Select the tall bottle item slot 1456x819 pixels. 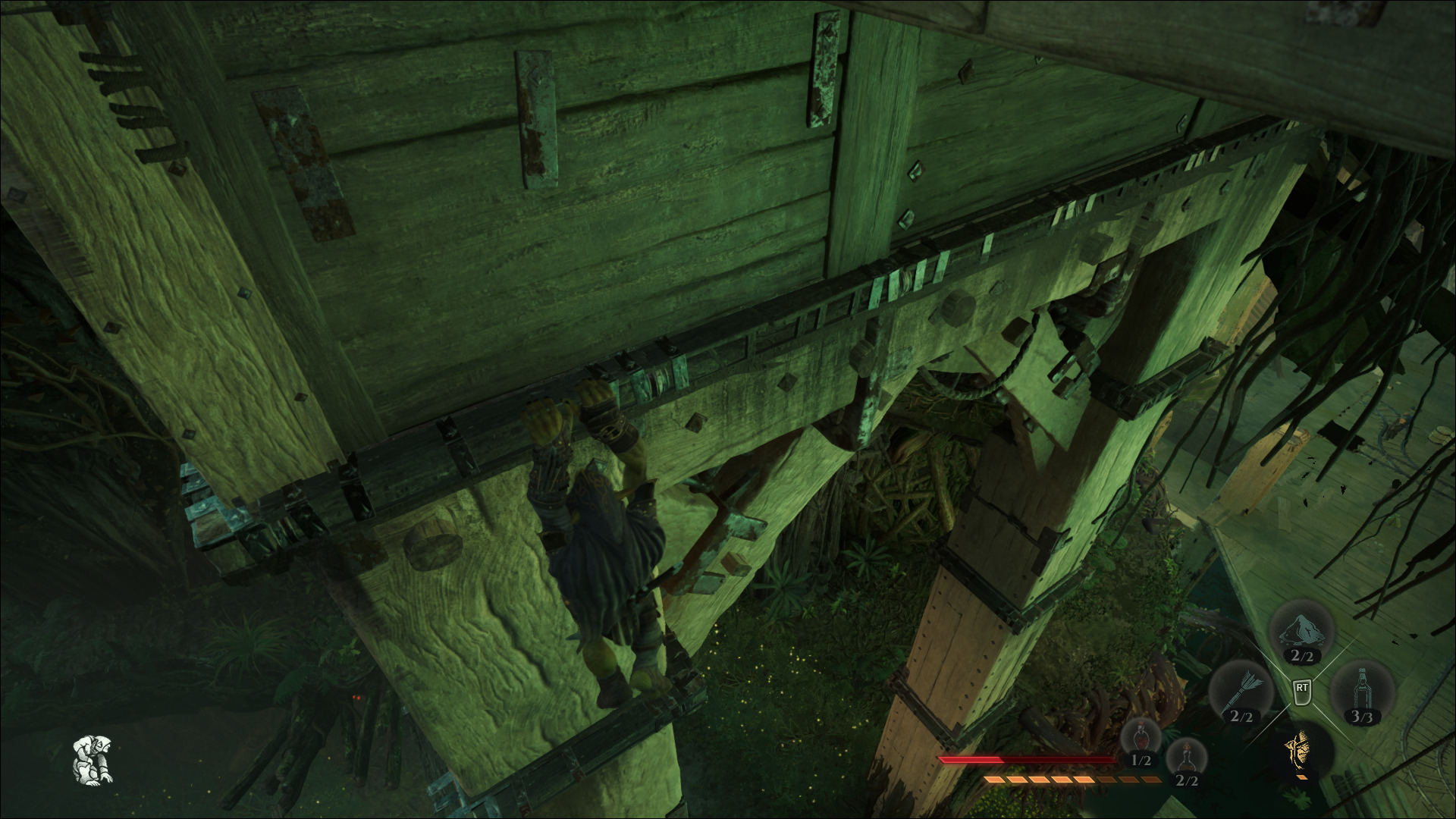(1362, 692)
